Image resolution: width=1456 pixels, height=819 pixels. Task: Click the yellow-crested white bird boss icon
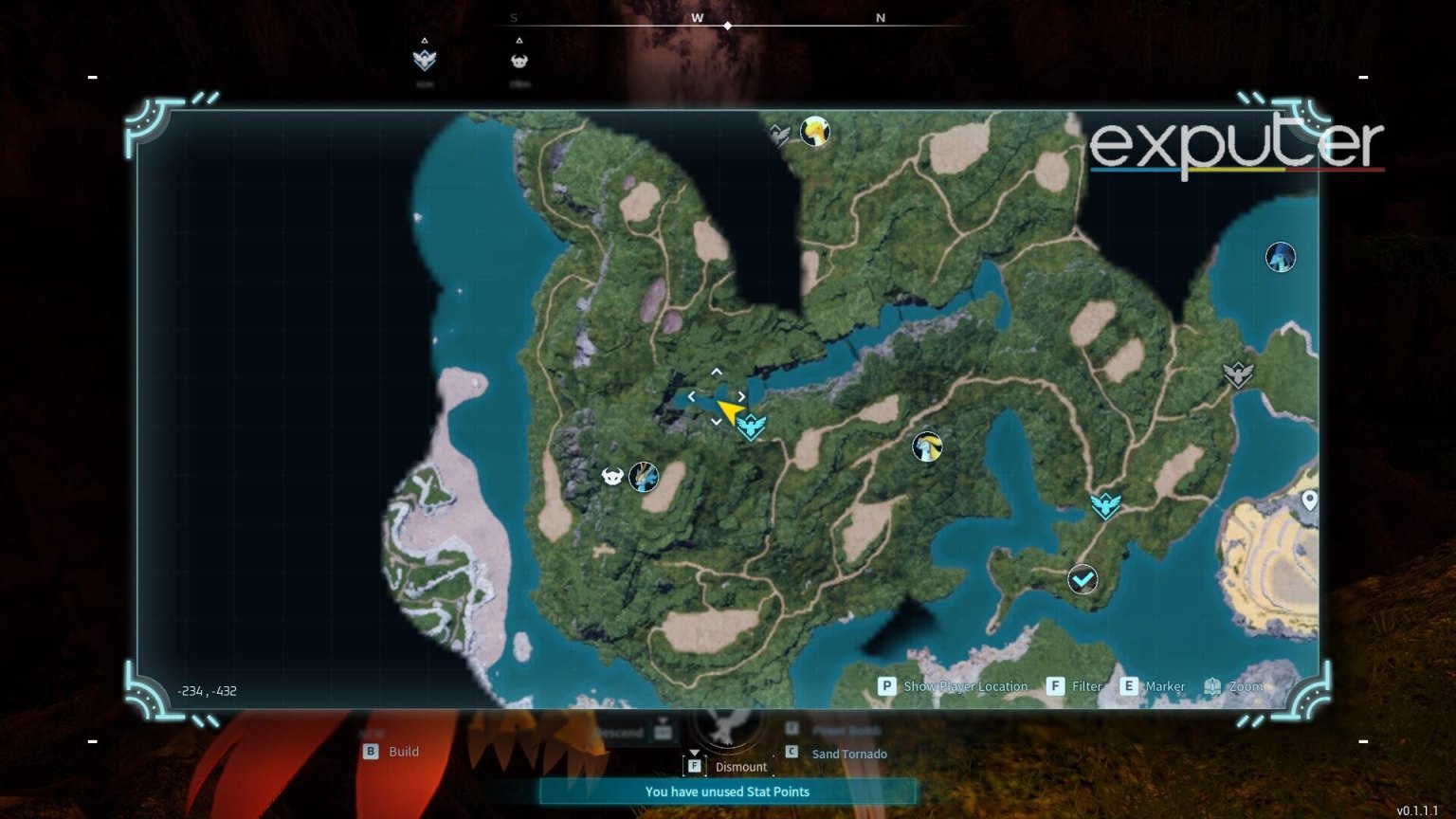click(926, 446)
